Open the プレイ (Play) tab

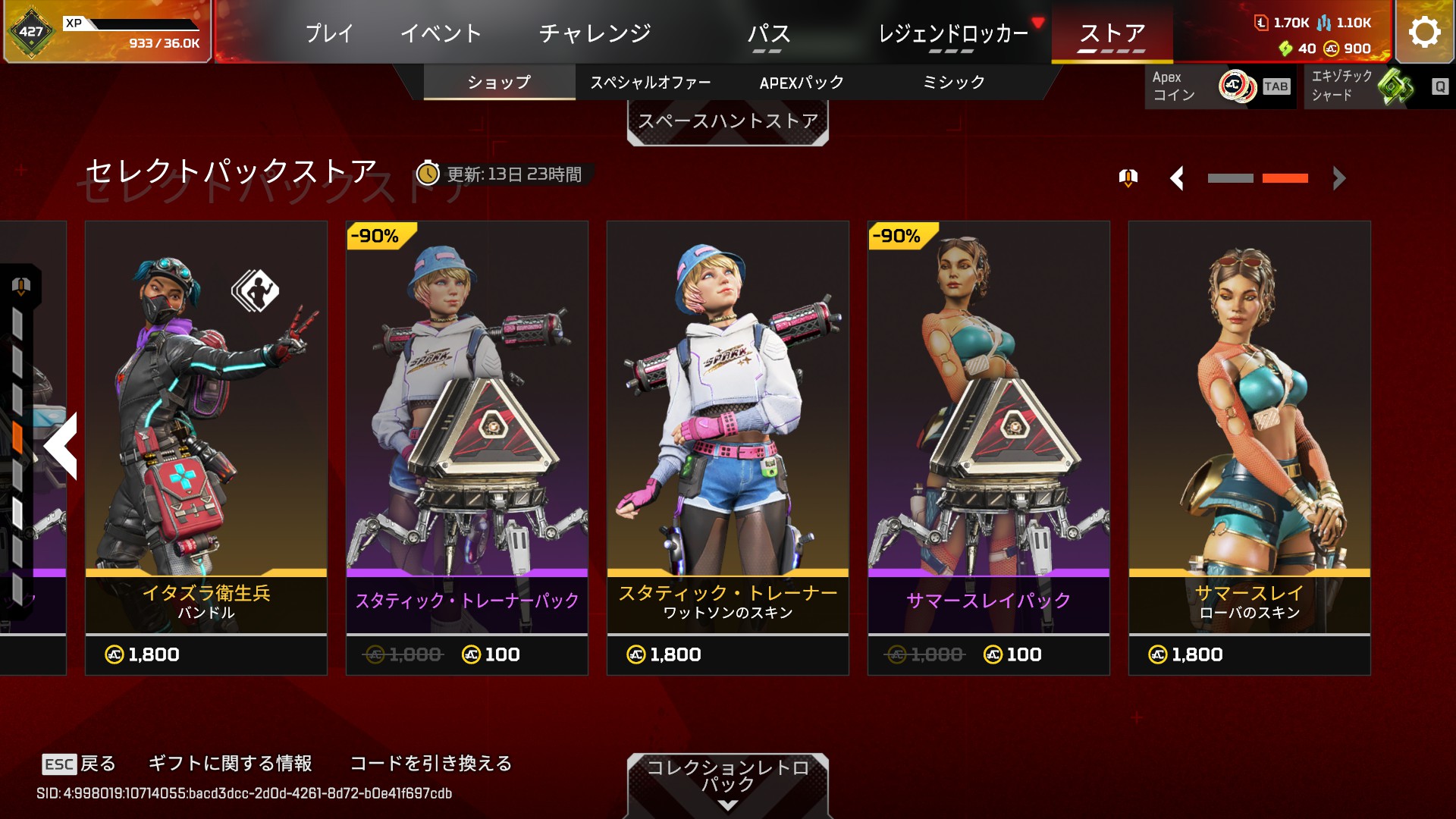tap(329, 33)
